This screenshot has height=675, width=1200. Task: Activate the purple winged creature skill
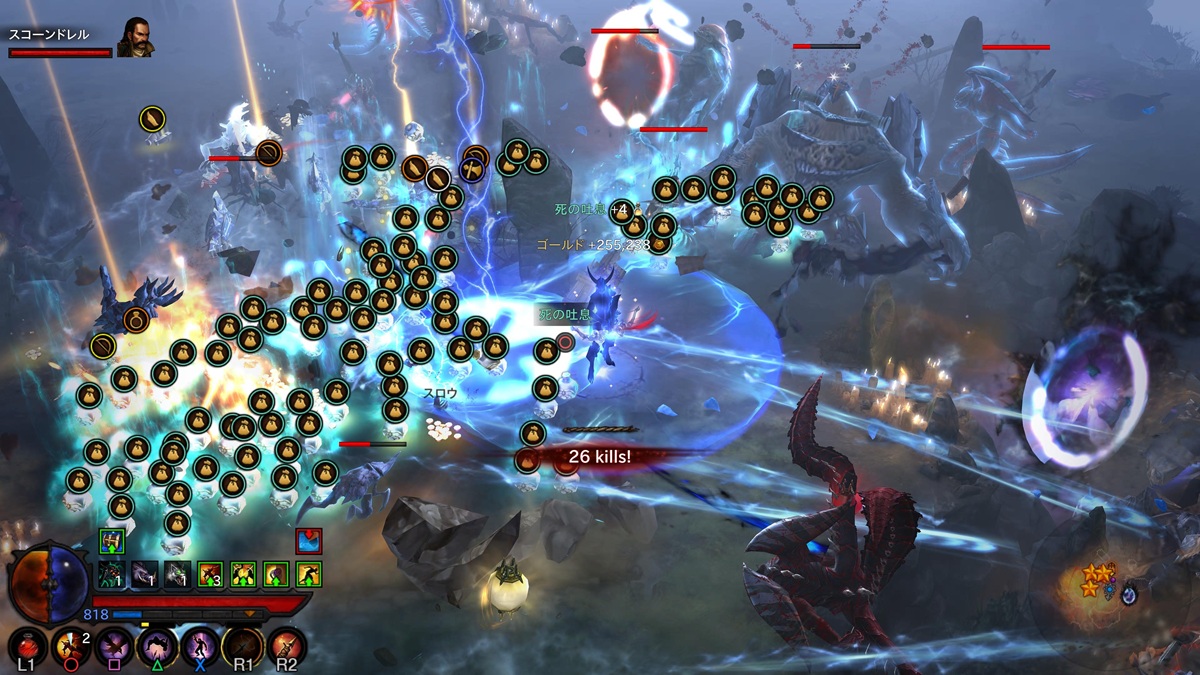point(113,646)
